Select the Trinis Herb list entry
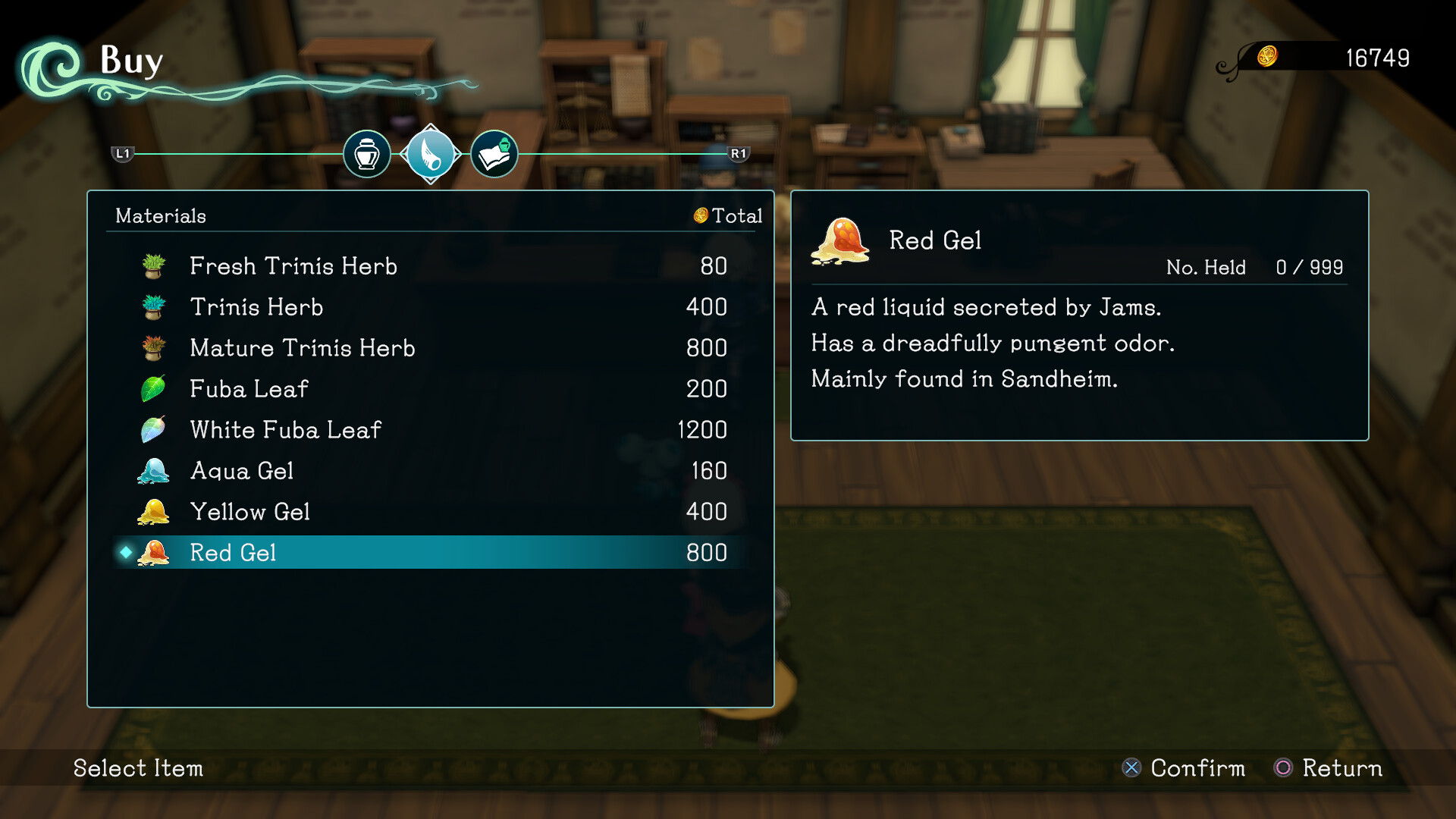The width and height of the screenshot is (1456, 819). (425, 307)
